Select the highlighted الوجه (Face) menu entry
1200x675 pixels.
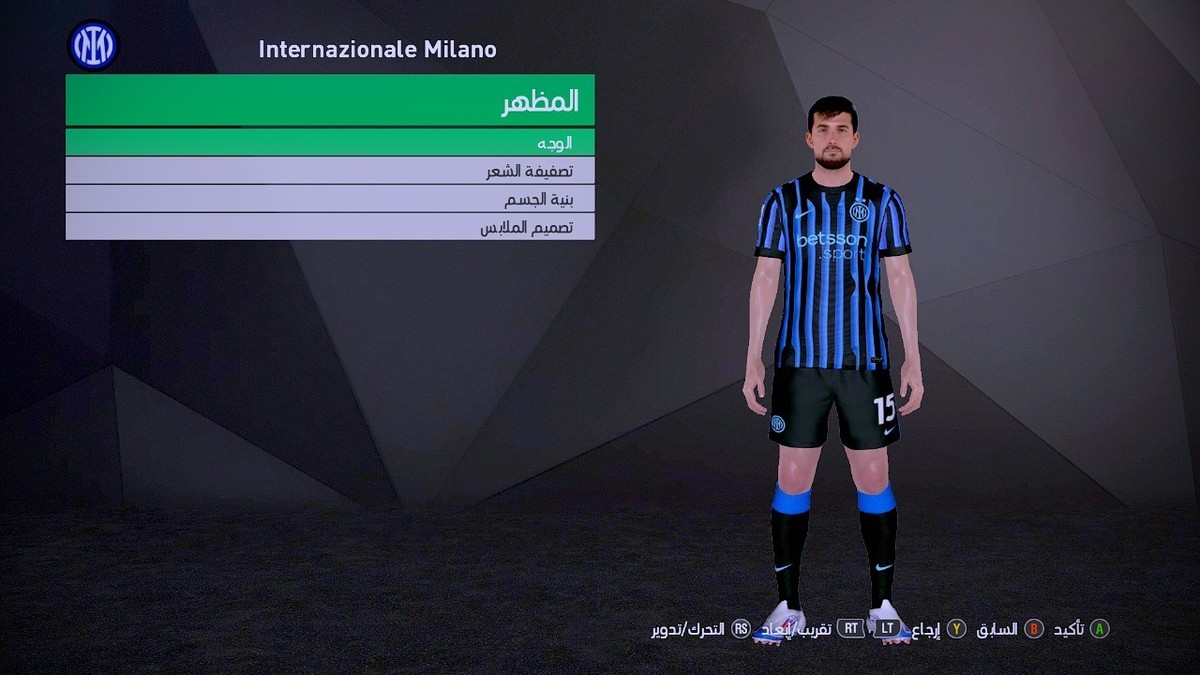pyautogui.click(x=330, y=142)
